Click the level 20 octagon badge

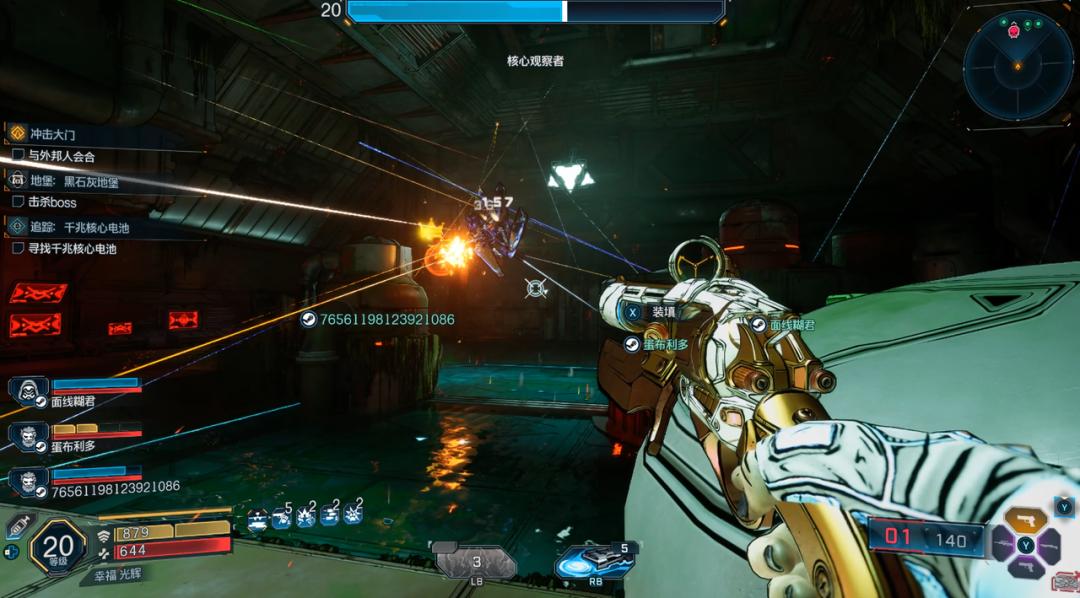[x=59, y=545]
